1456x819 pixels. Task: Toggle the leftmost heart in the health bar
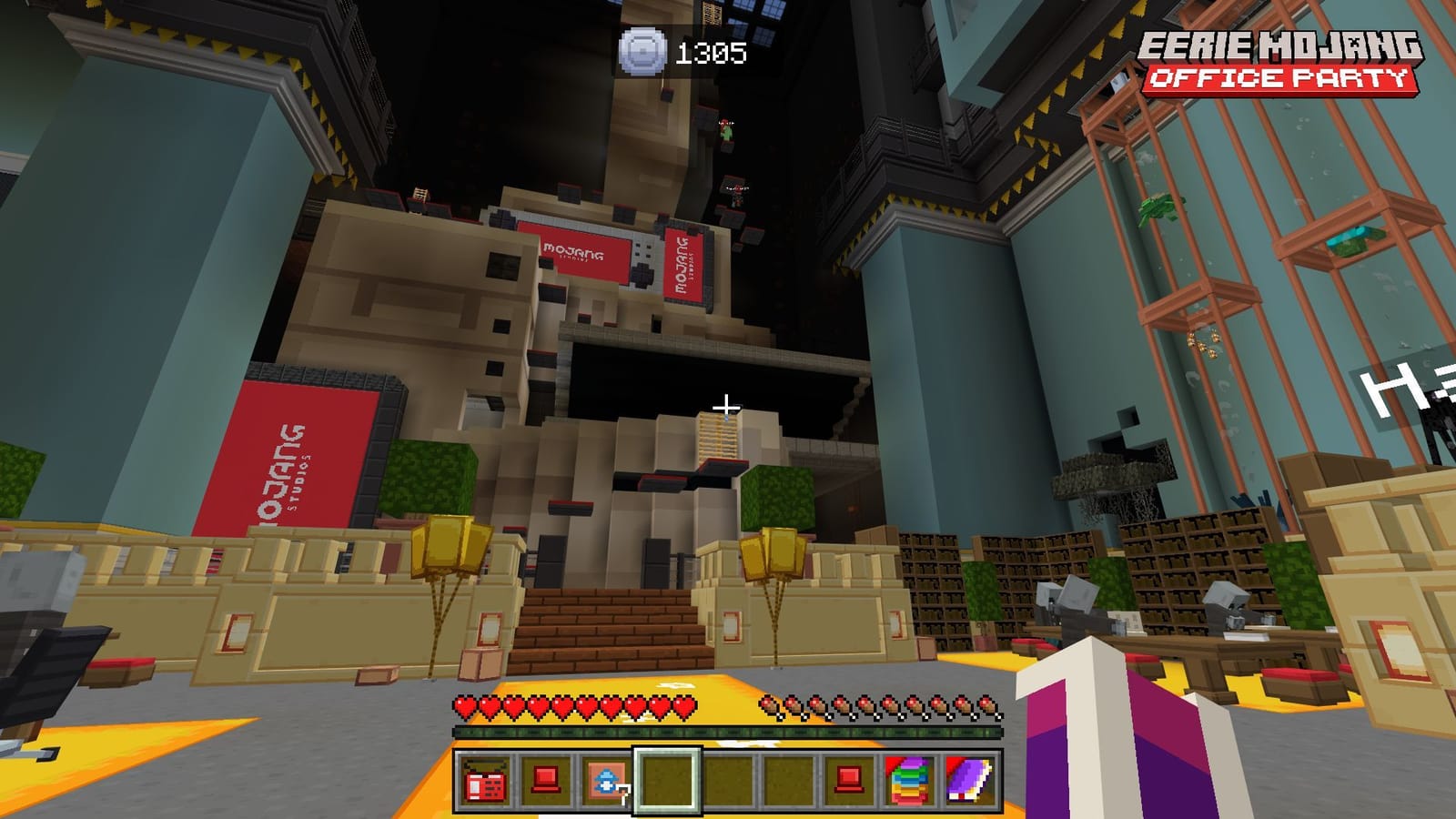(466, 703)
